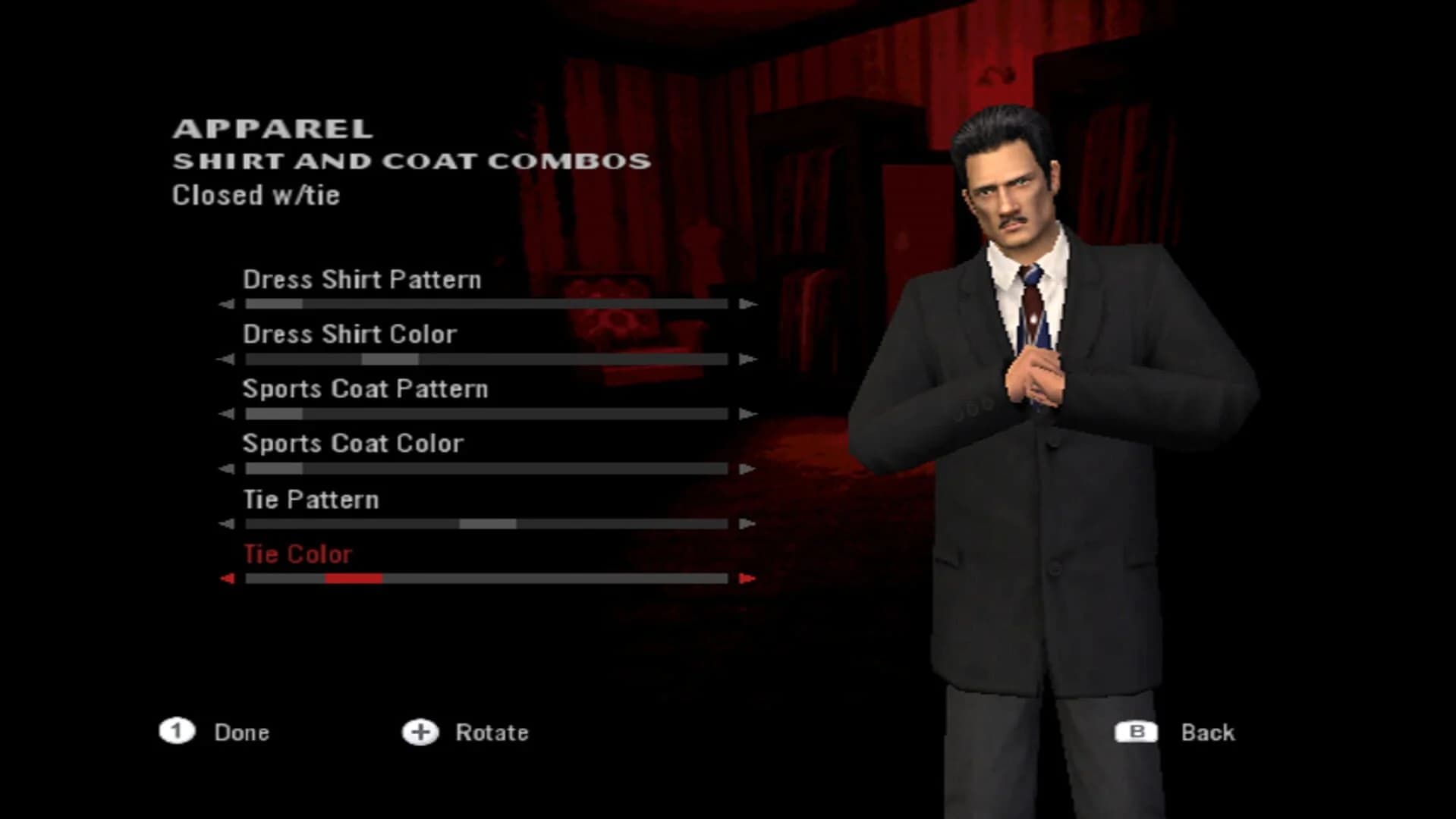
Task: Click the Dress Shirt Color slider track
Action: (x=486, y=358)
